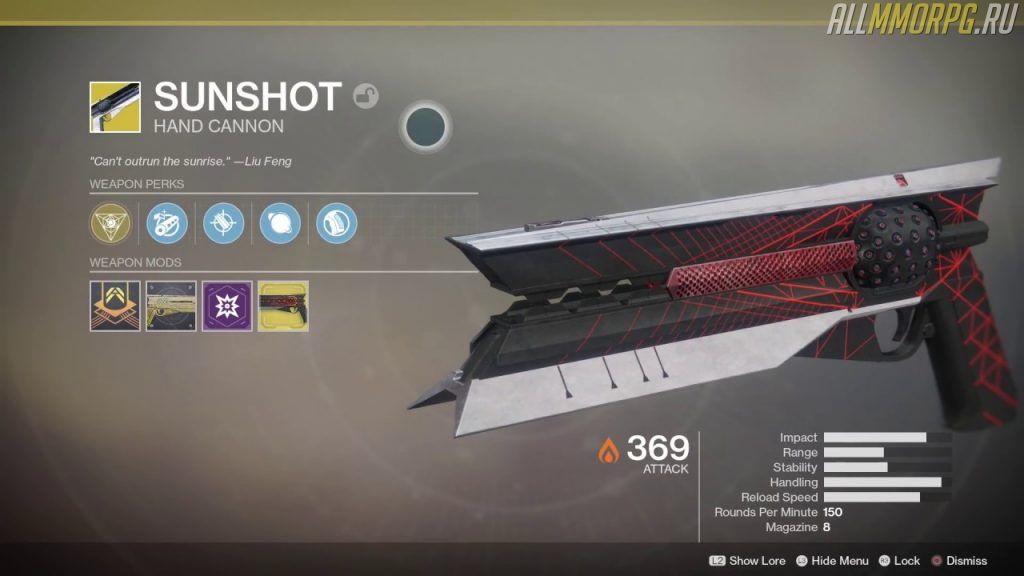Image resolution: width=1024 pixels, height=576 pixels.
Task: Click the Sunshot weapon thumbnail icon
Action: pyautogui.click(x=115, y=107)
